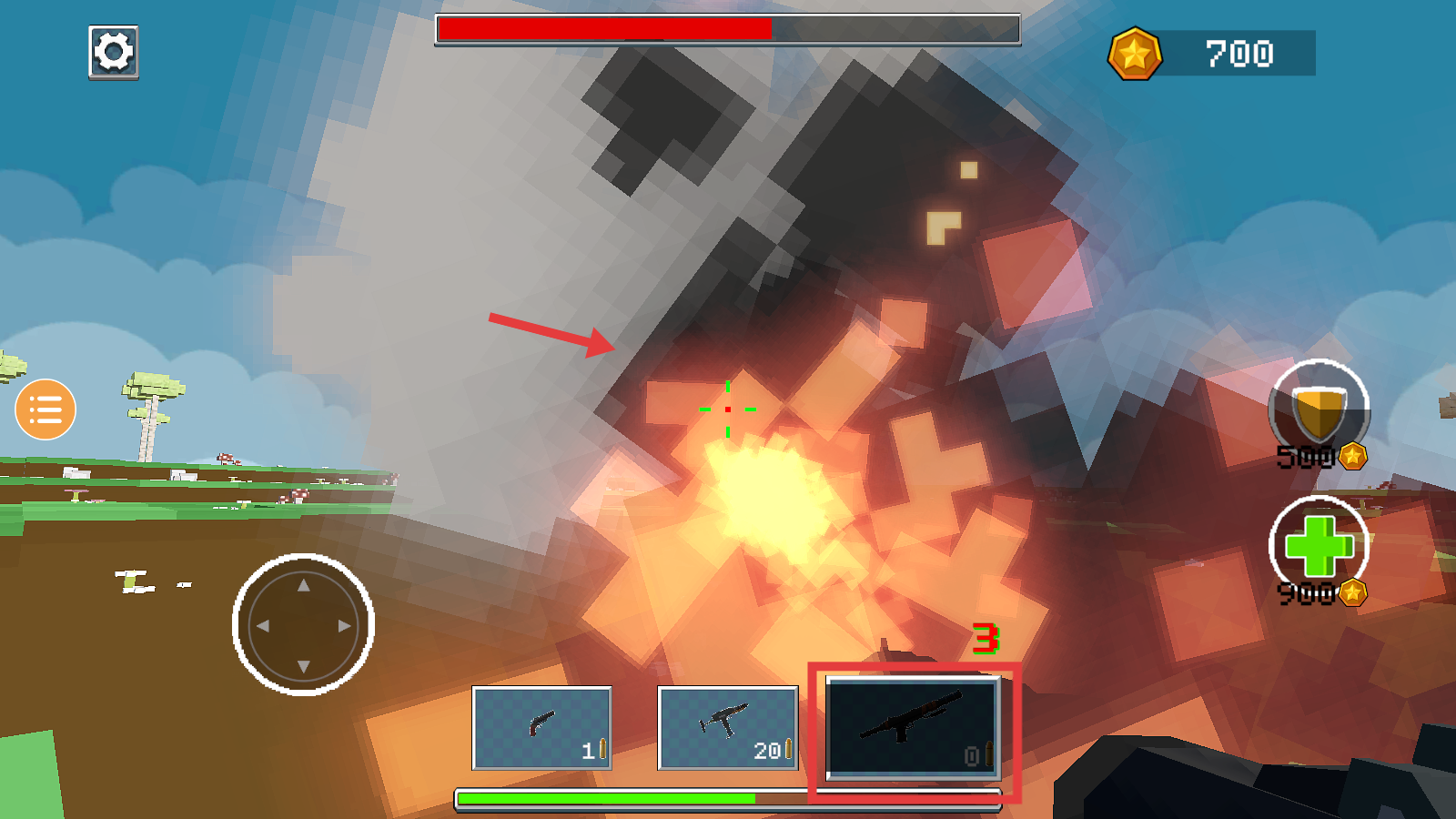This screenshot has height=819, width=1456.
Task: Tap the orange list menu button
Action: click(45, 409)
